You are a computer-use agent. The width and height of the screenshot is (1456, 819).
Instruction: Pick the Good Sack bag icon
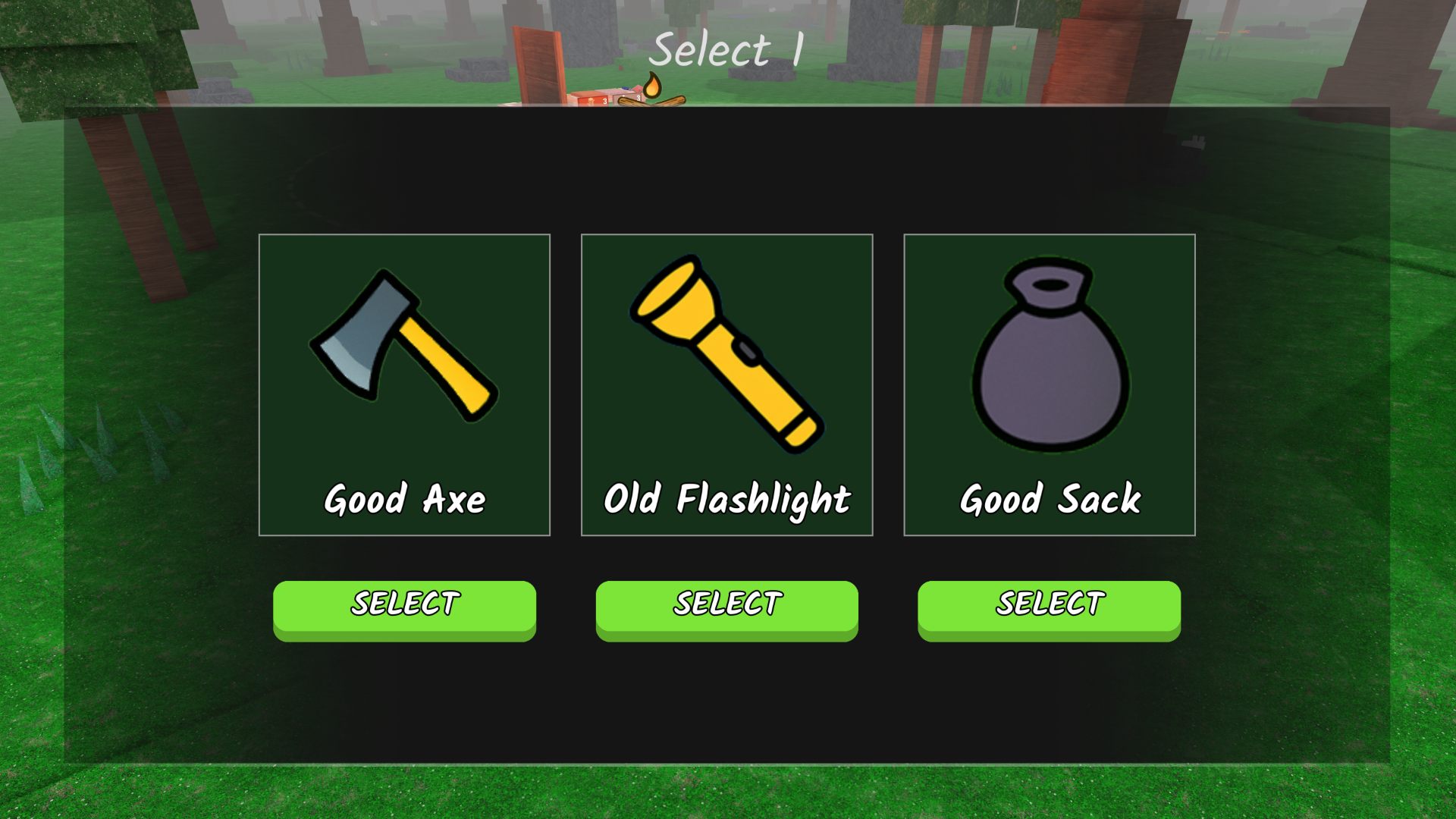pyautogui.click(x=1050, y=356)
